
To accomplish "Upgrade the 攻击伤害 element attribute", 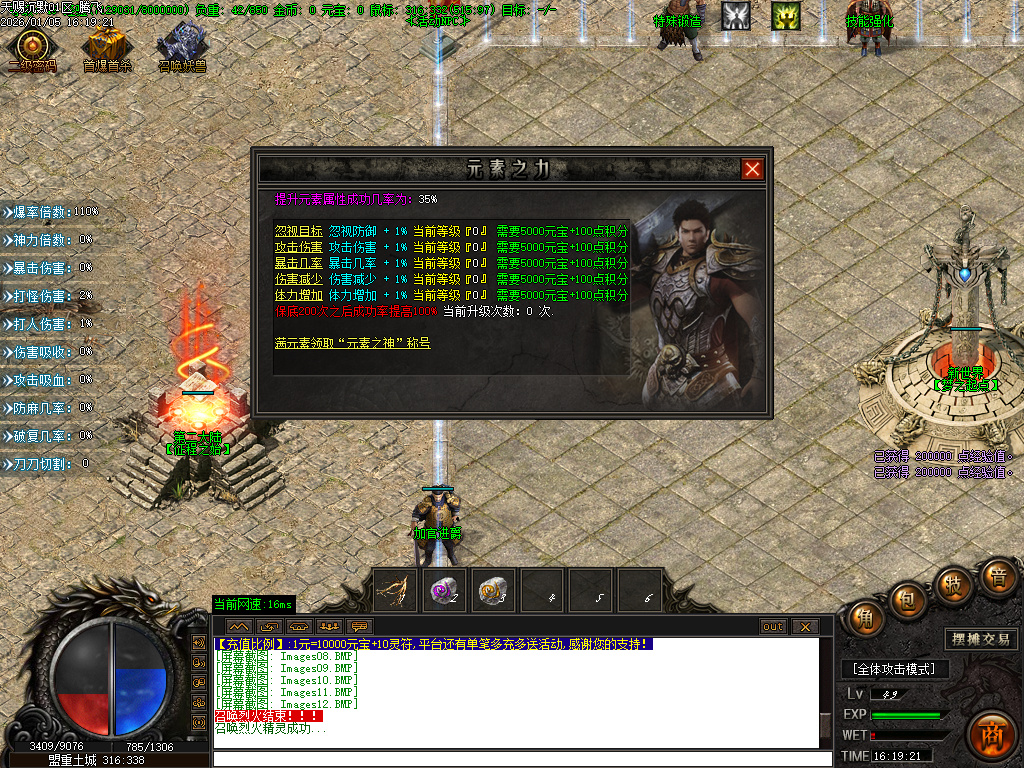I will [x=299, y=247].
